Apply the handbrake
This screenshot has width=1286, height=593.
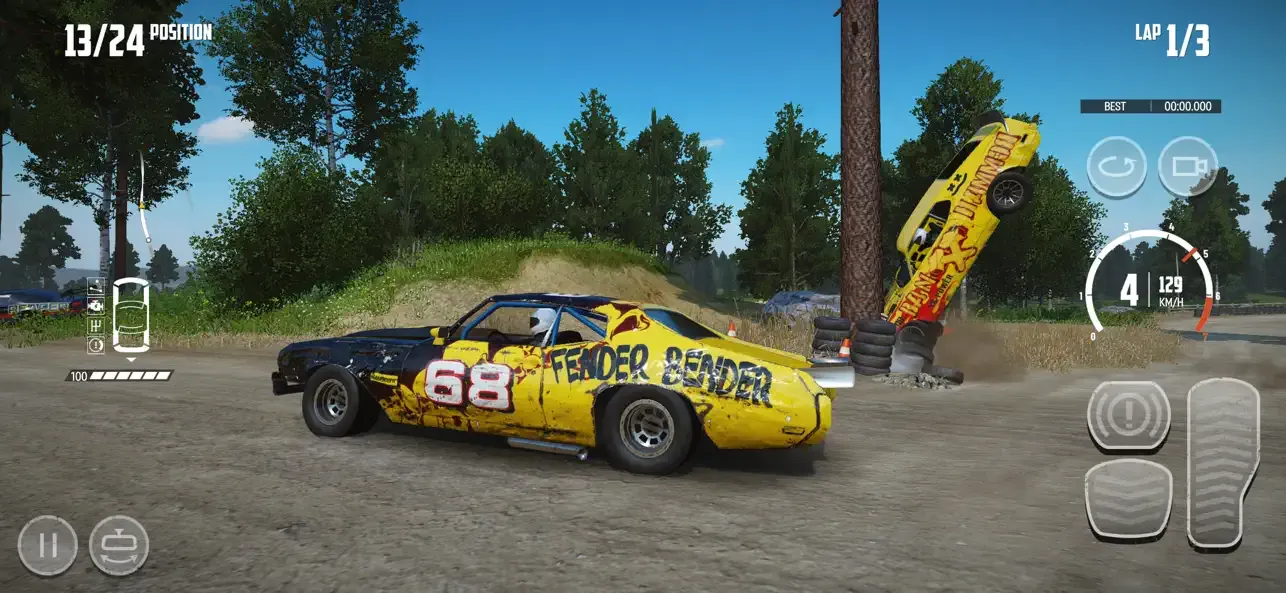click(1128, 414)
